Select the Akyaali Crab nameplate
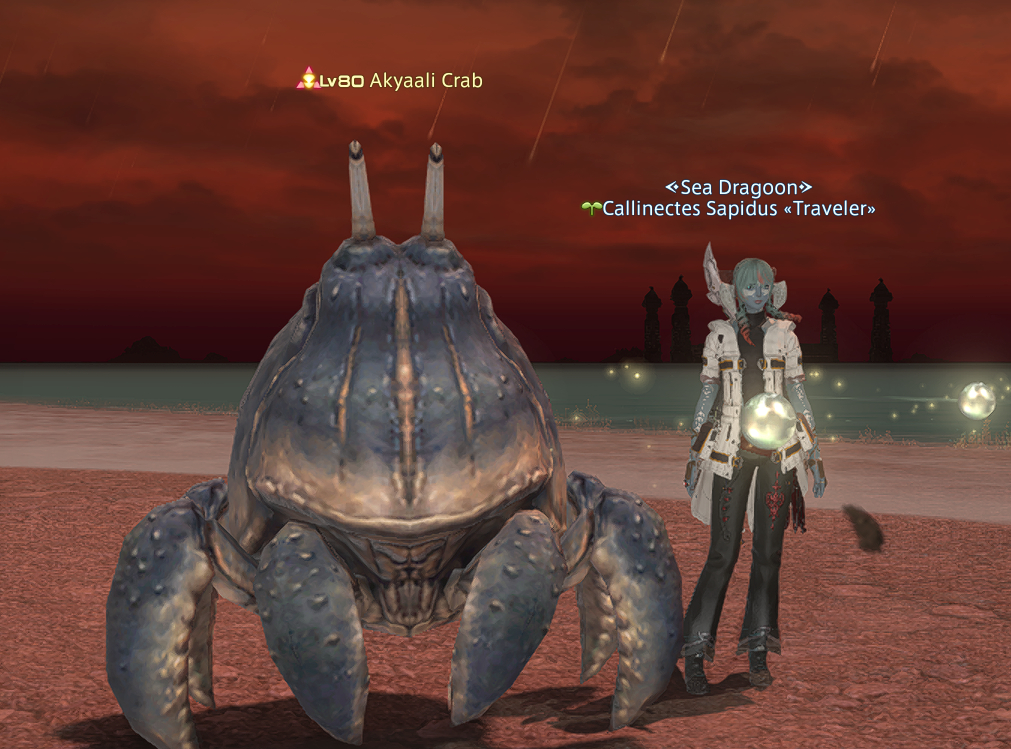Viewport: 1011px width, 749px height. pos(424,81)
